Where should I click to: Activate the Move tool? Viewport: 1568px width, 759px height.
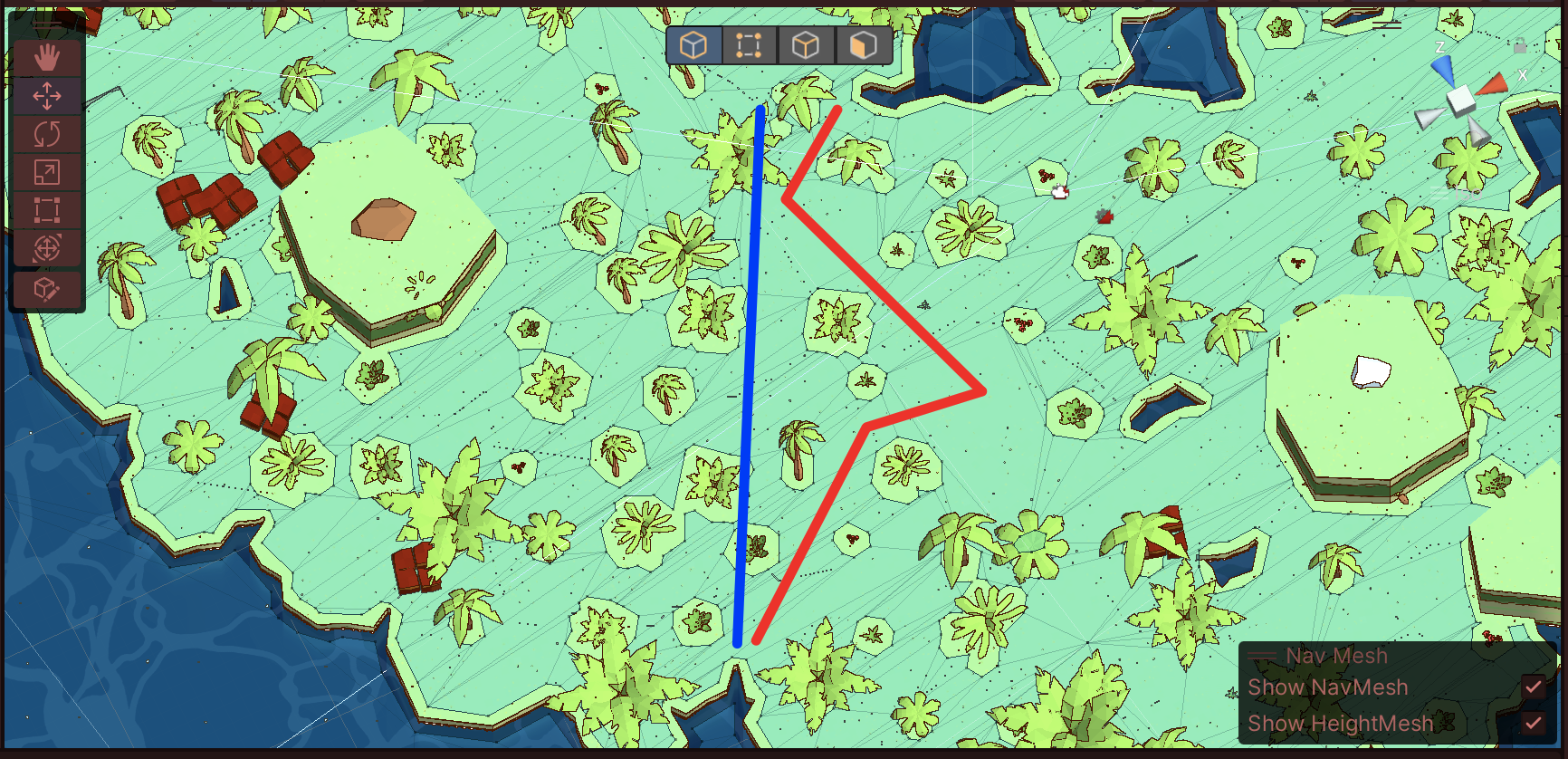47,95
